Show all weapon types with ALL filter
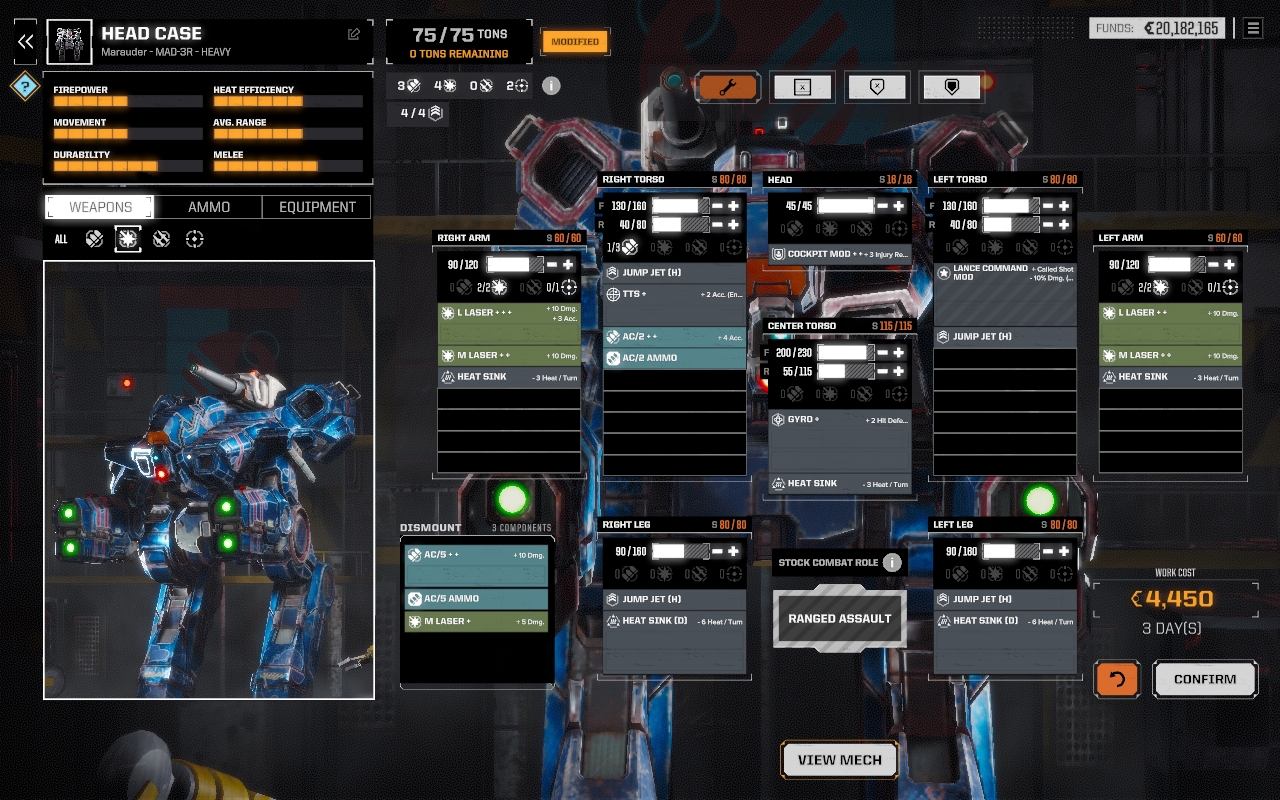 [61, 239]
